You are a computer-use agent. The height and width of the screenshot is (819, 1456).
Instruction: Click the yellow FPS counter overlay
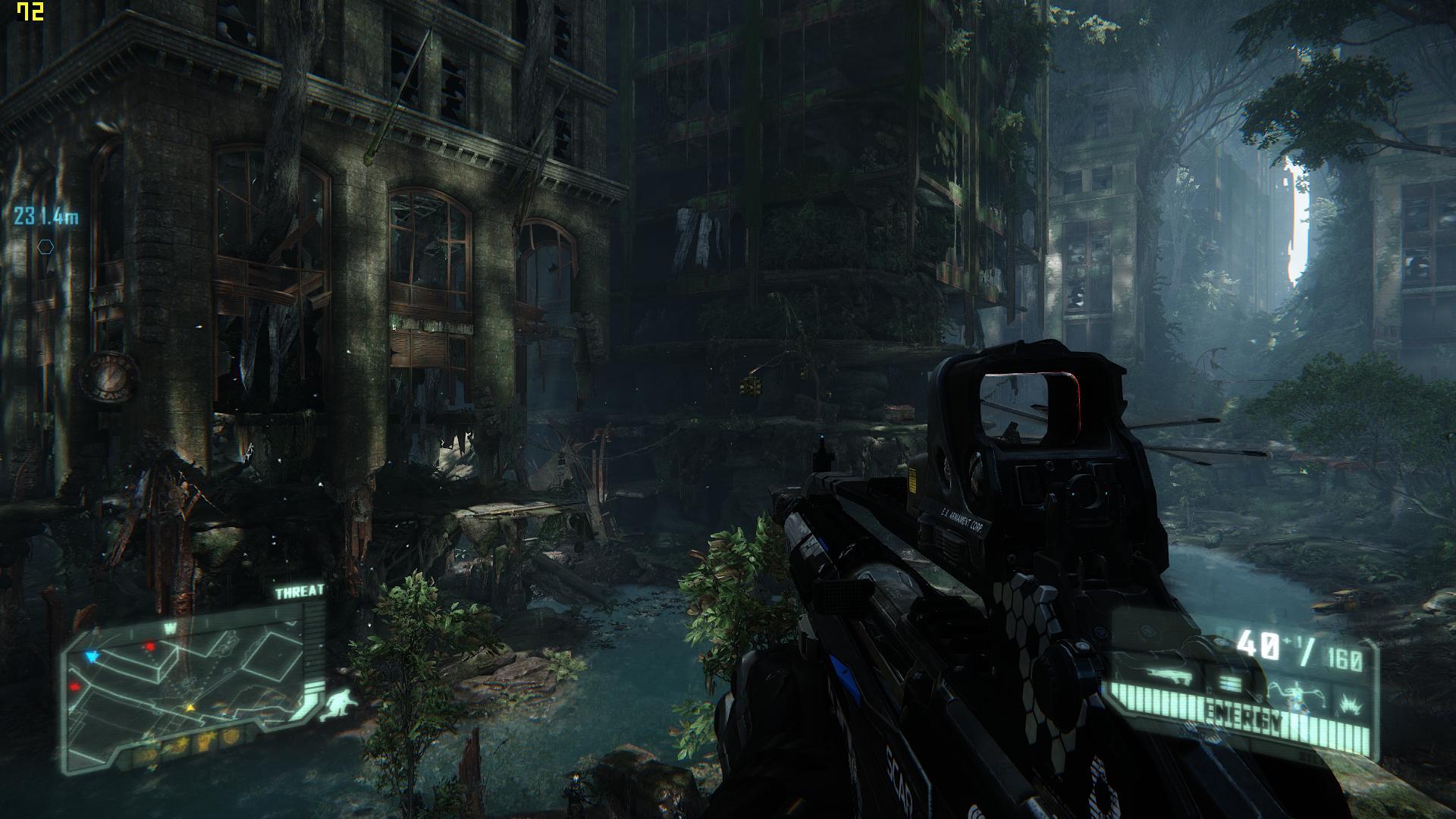30,12
